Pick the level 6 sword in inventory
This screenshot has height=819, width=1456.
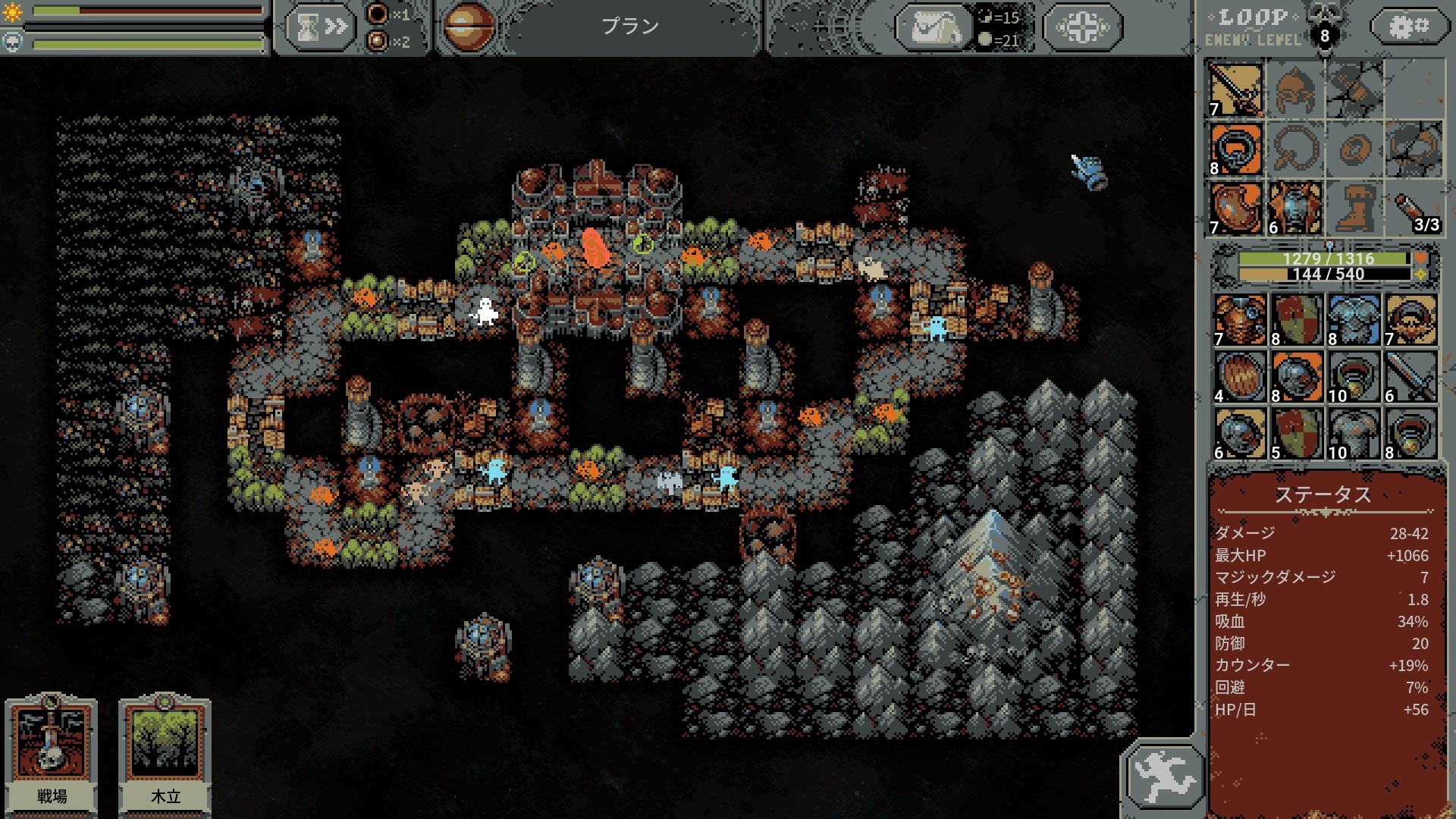click(x=1410, y=377)
